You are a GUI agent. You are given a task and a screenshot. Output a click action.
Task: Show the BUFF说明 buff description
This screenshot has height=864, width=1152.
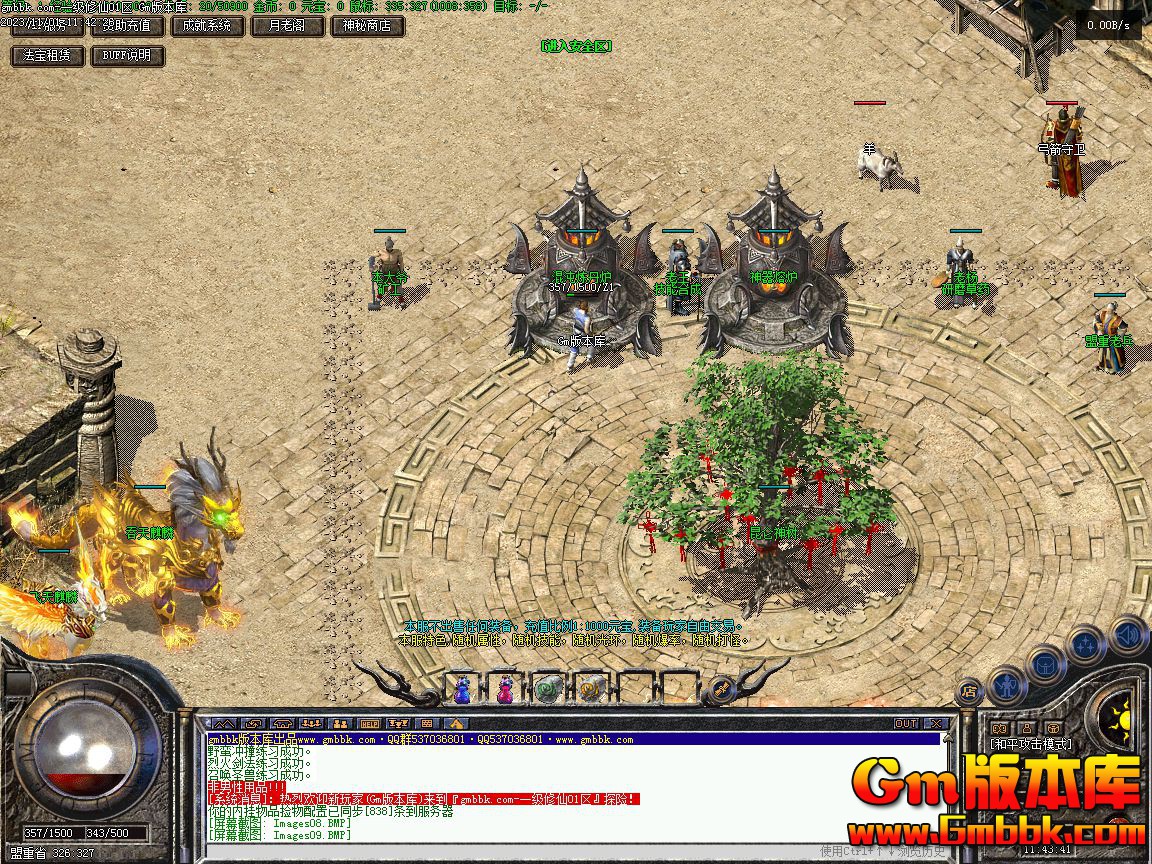pyautogui.click(x=127, y=56)
